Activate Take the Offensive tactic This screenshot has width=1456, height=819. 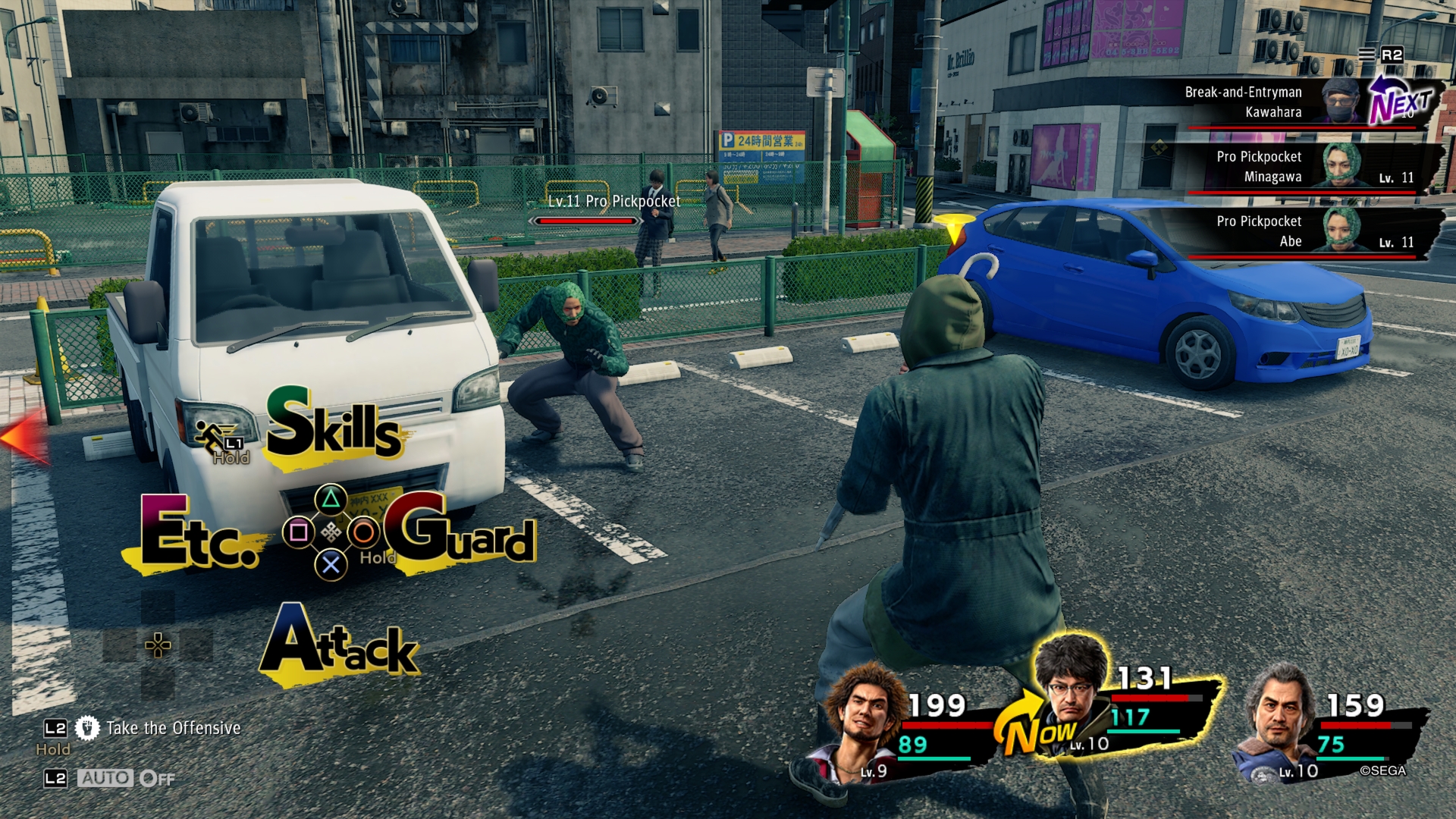pos(173,728)
